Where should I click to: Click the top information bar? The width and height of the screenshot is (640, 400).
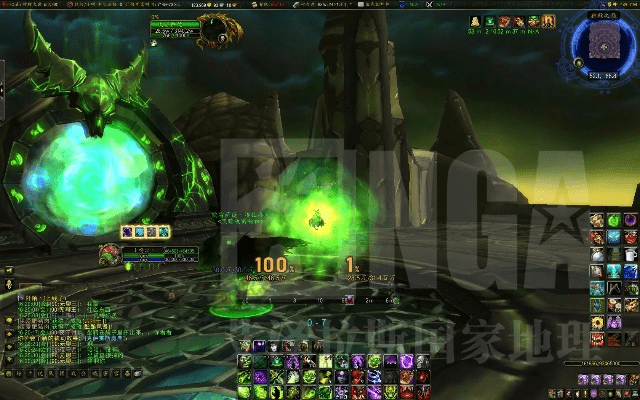pyautogui.click(x=320, y=5)
